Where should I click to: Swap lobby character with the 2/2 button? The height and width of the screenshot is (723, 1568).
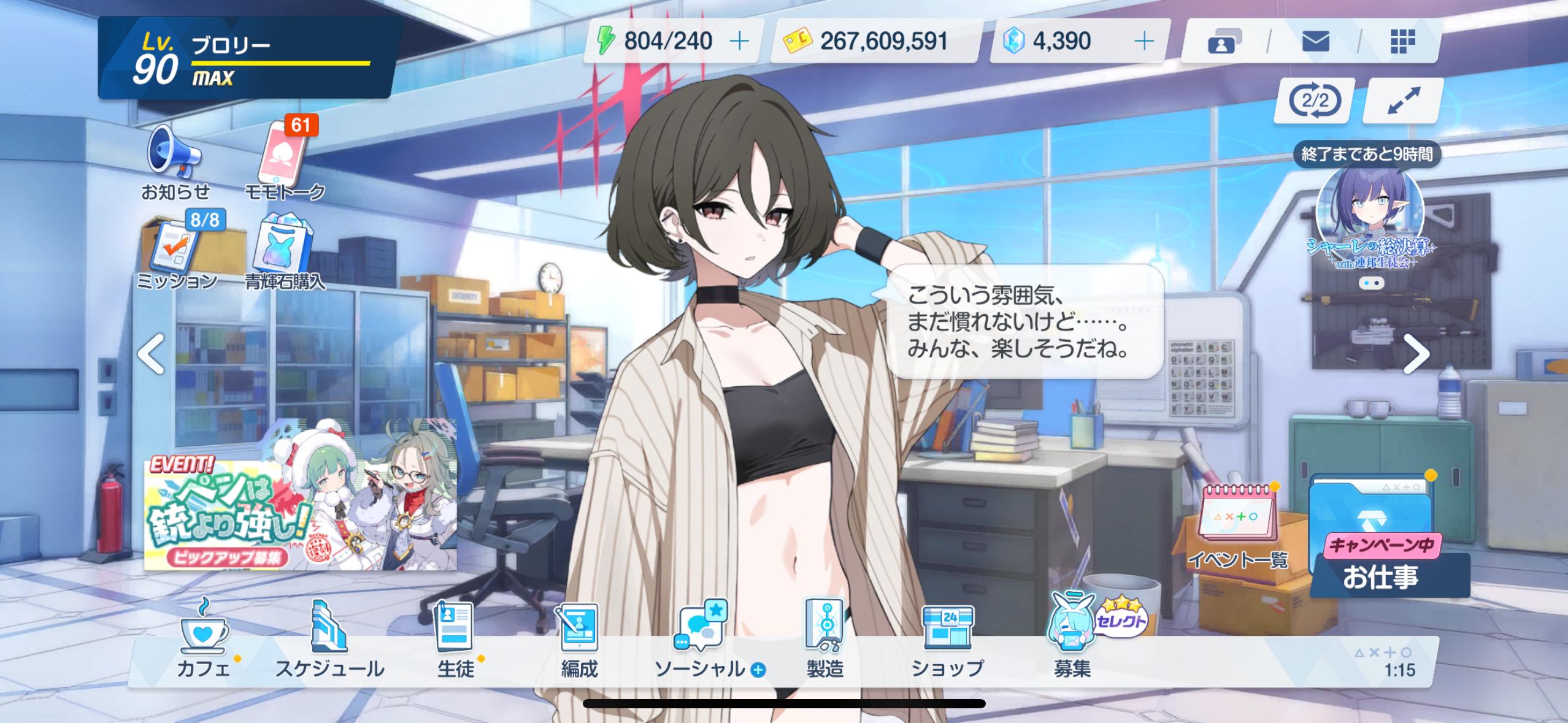(x=1315, y=101)
